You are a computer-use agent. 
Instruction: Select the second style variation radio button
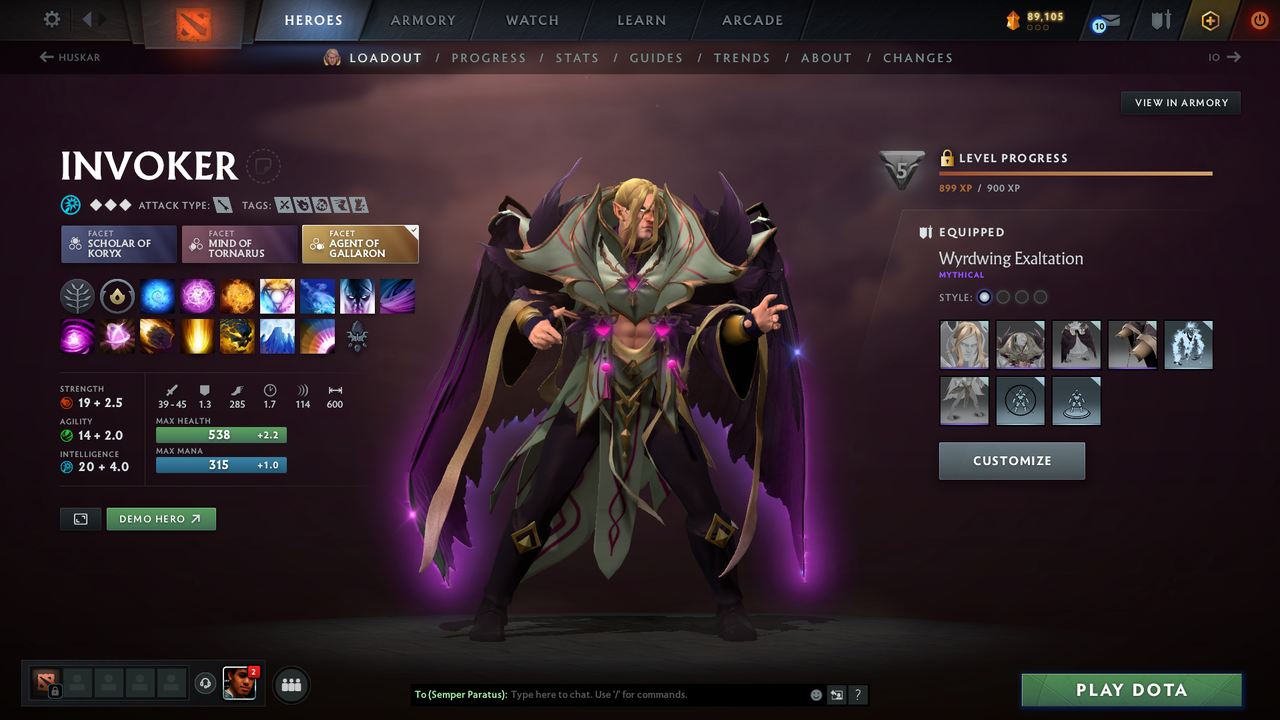click(1003, 296)
